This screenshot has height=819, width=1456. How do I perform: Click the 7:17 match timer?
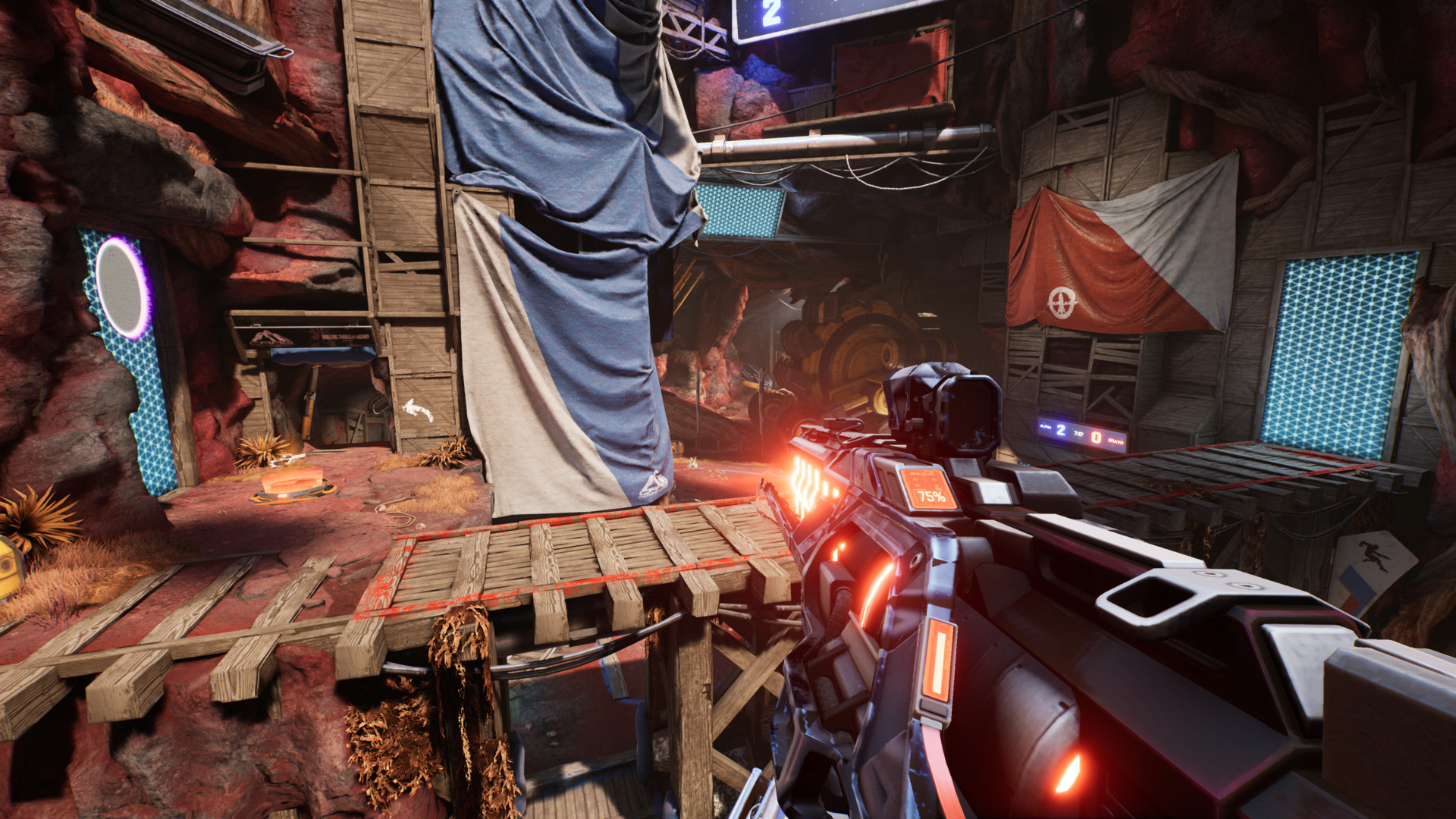[1078, 434]
